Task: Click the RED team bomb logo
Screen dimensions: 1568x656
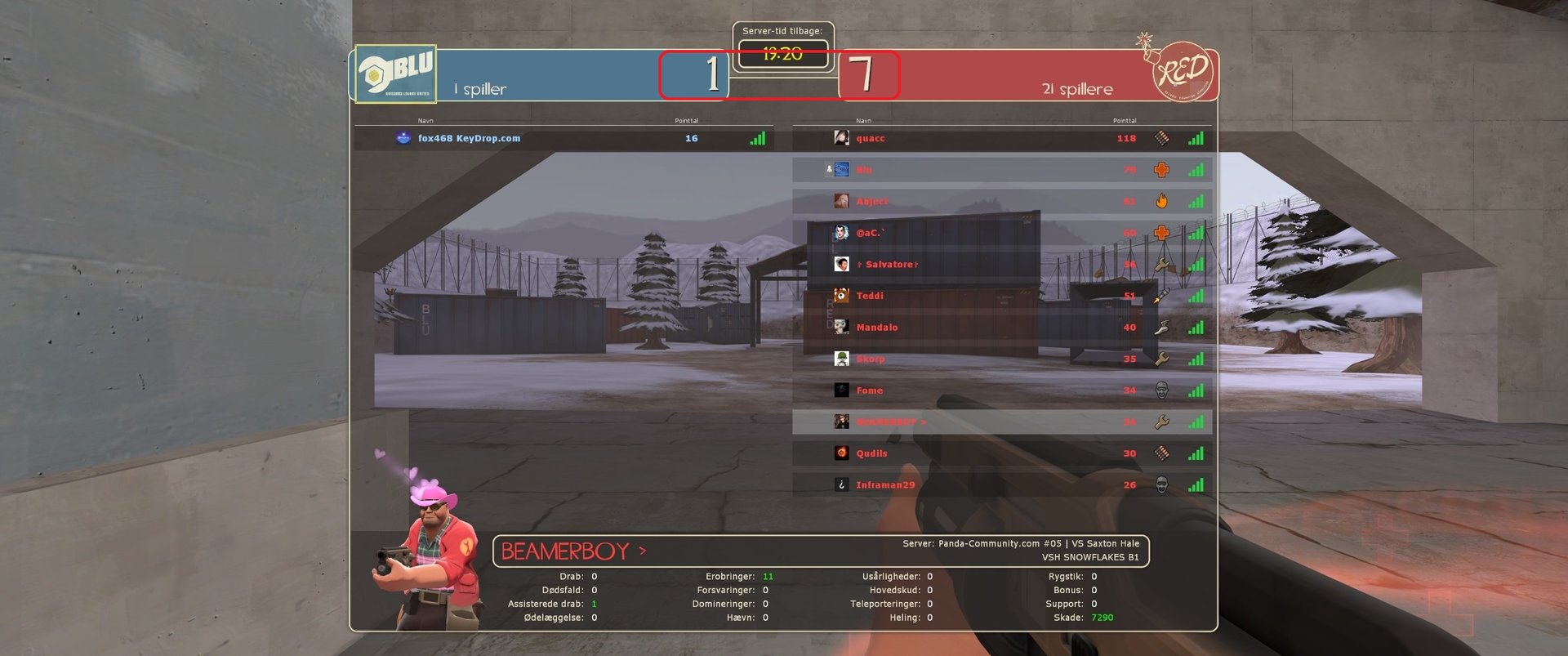Action: tap(1182, 72)
